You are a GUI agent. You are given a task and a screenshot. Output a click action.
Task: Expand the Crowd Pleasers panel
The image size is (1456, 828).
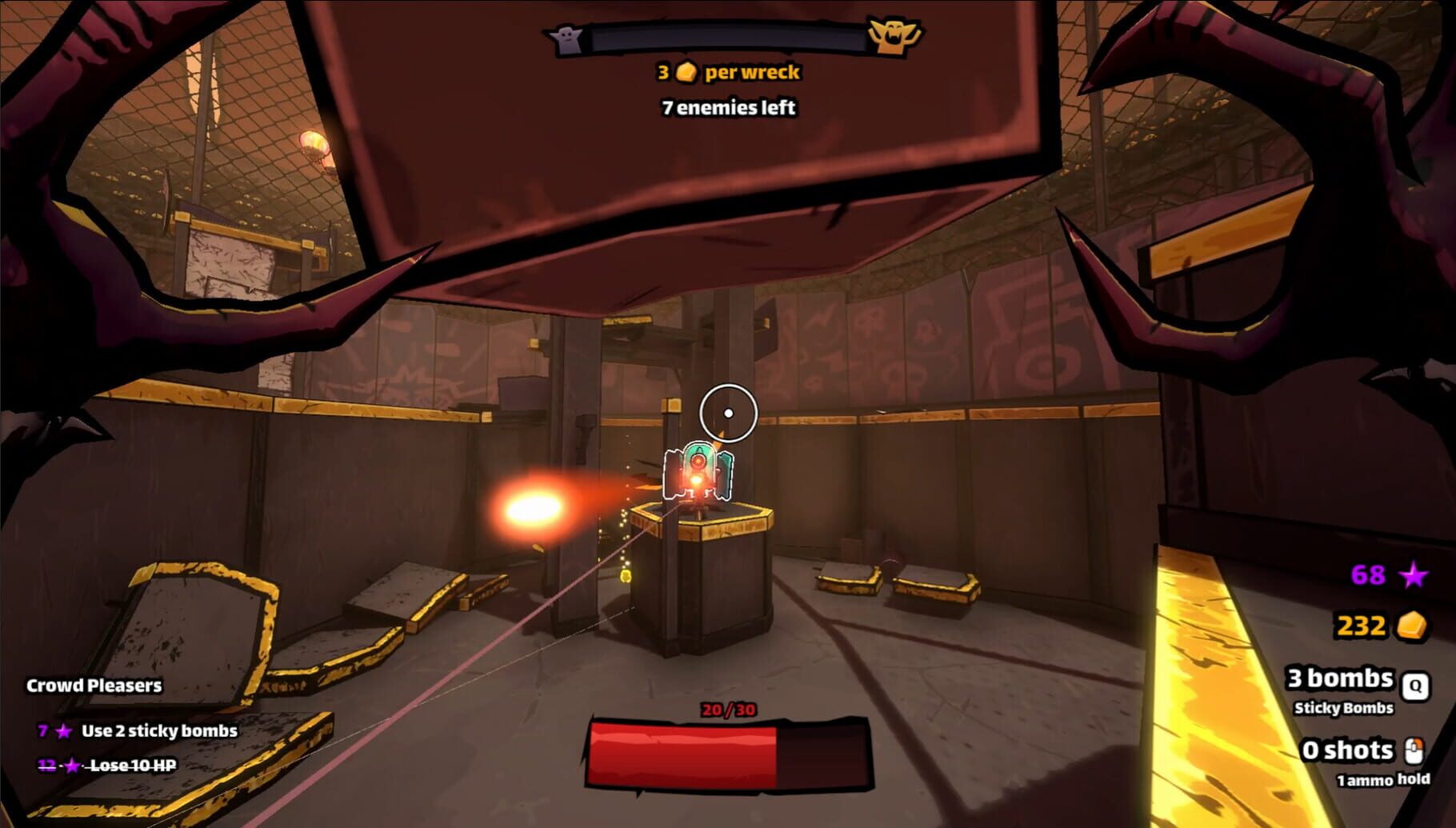pyautogui.click(x=94, y=685)
